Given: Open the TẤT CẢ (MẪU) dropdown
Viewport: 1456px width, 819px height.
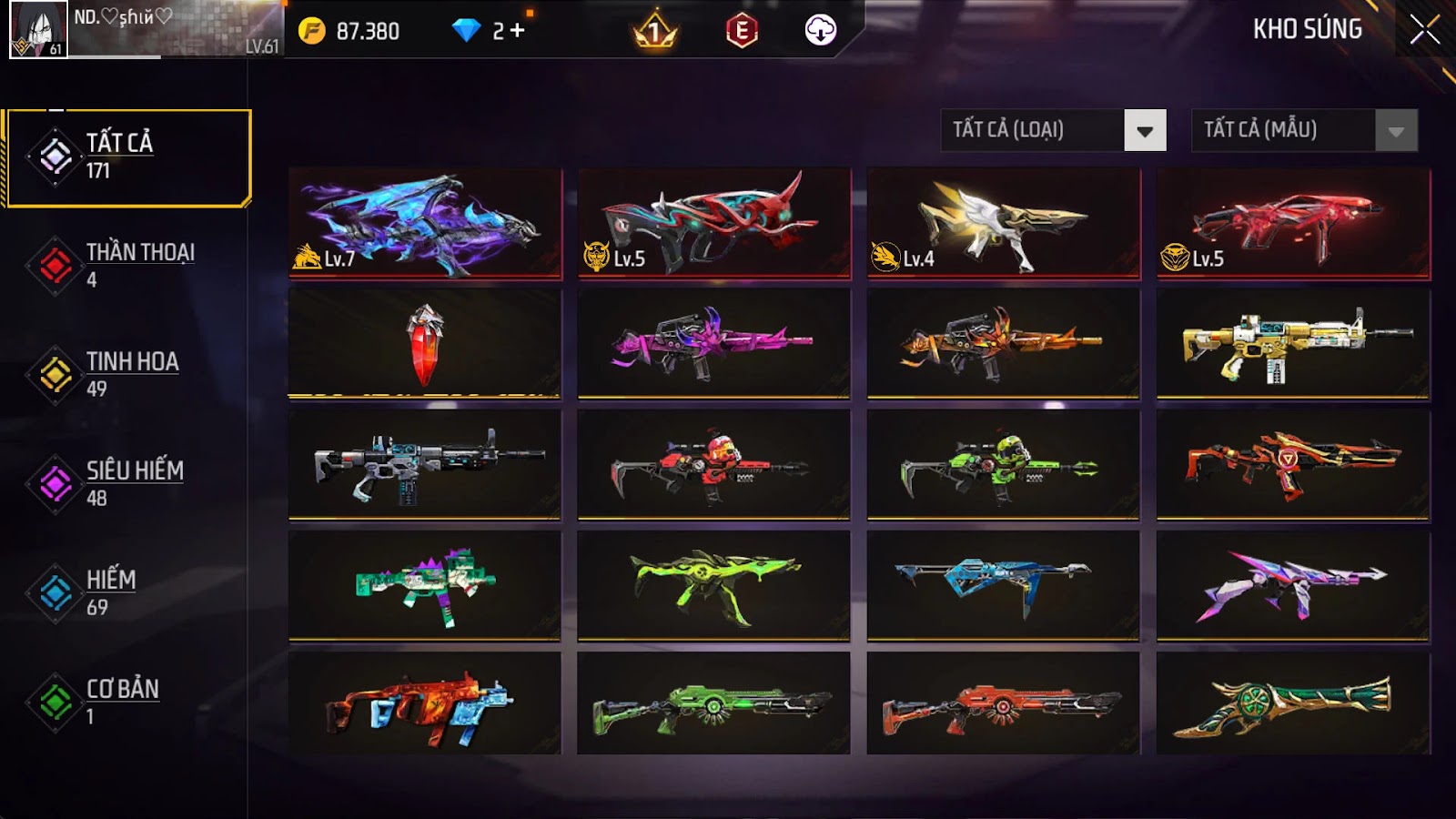Looking at the screenshot, I should point(1283,130).
